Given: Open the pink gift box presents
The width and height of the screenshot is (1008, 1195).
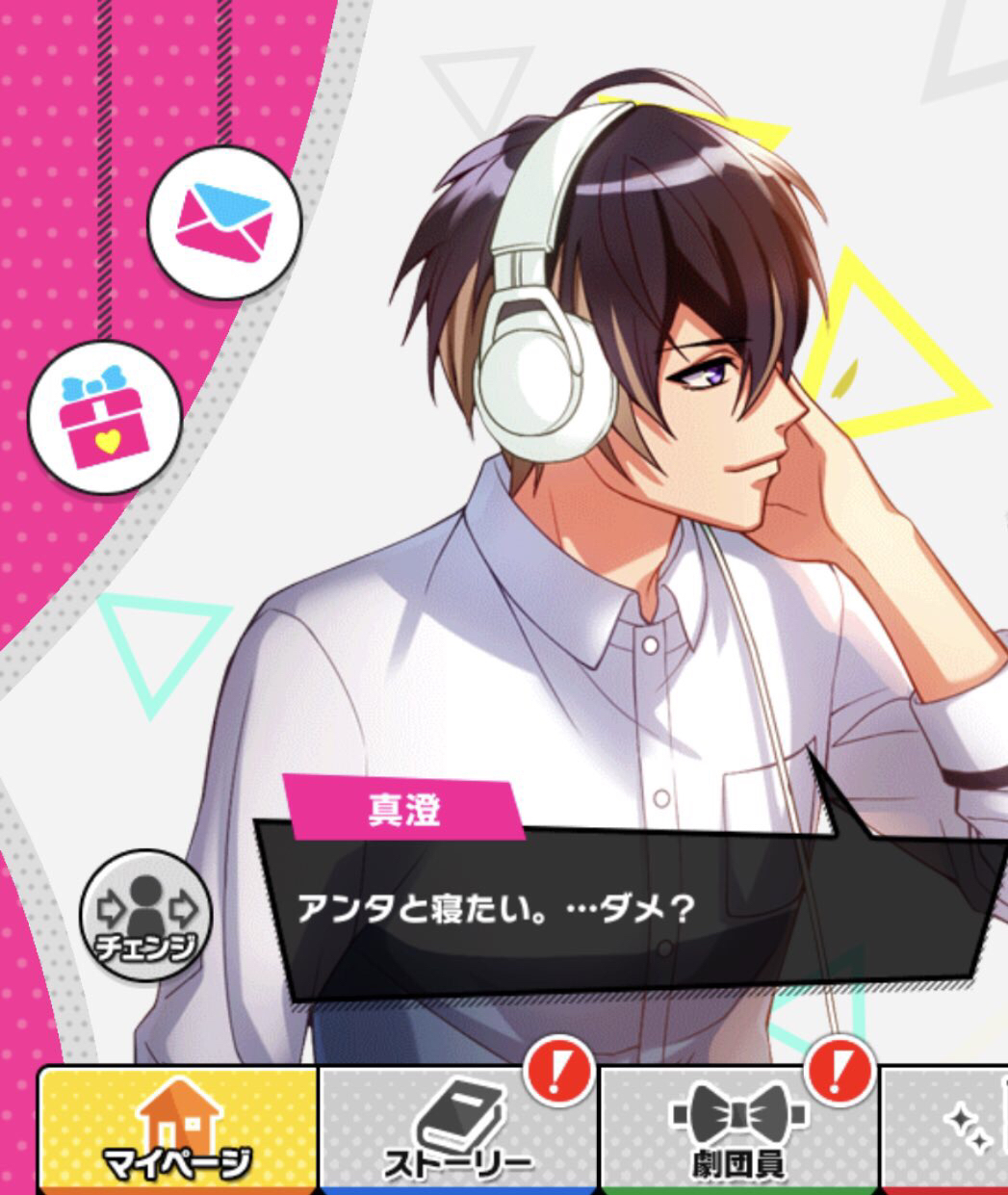Looking at the screenshot, I should [104, 418].
